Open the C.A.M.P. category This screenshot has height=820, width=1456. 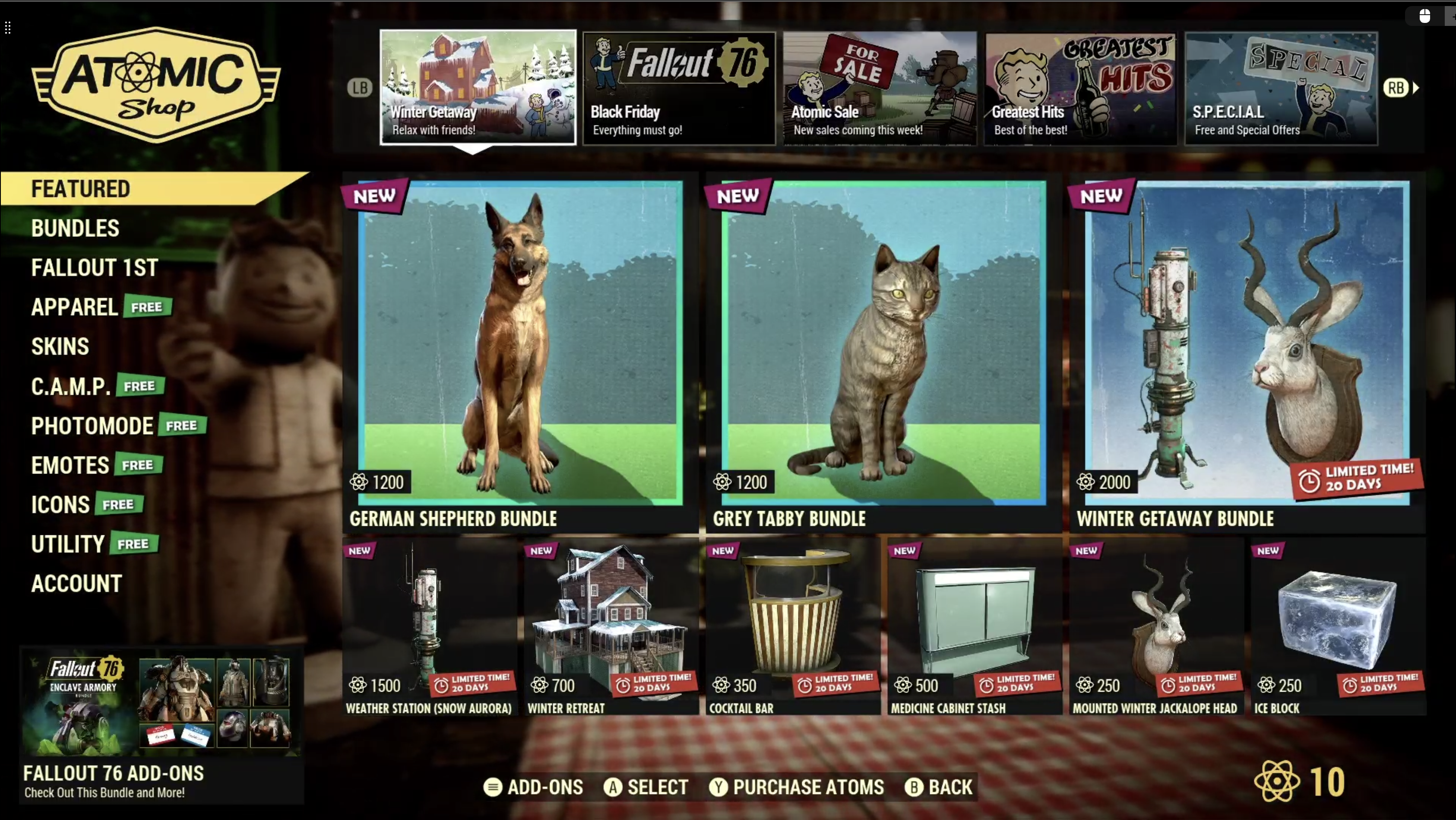coord(71,387)
